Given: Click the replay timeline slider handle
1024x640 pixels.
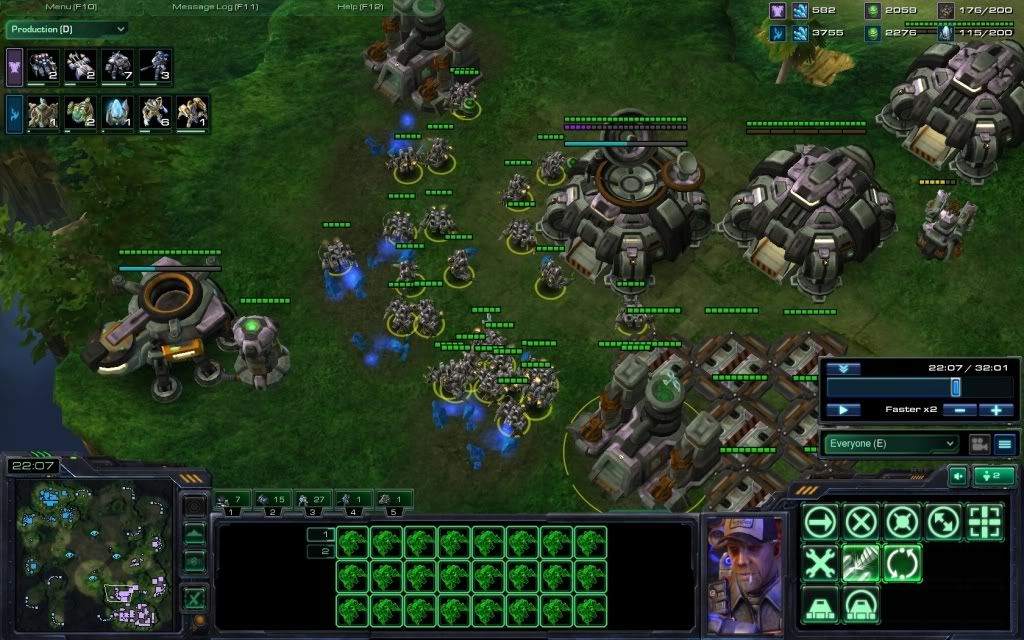Looking at the screenshot, I should 955,387.
